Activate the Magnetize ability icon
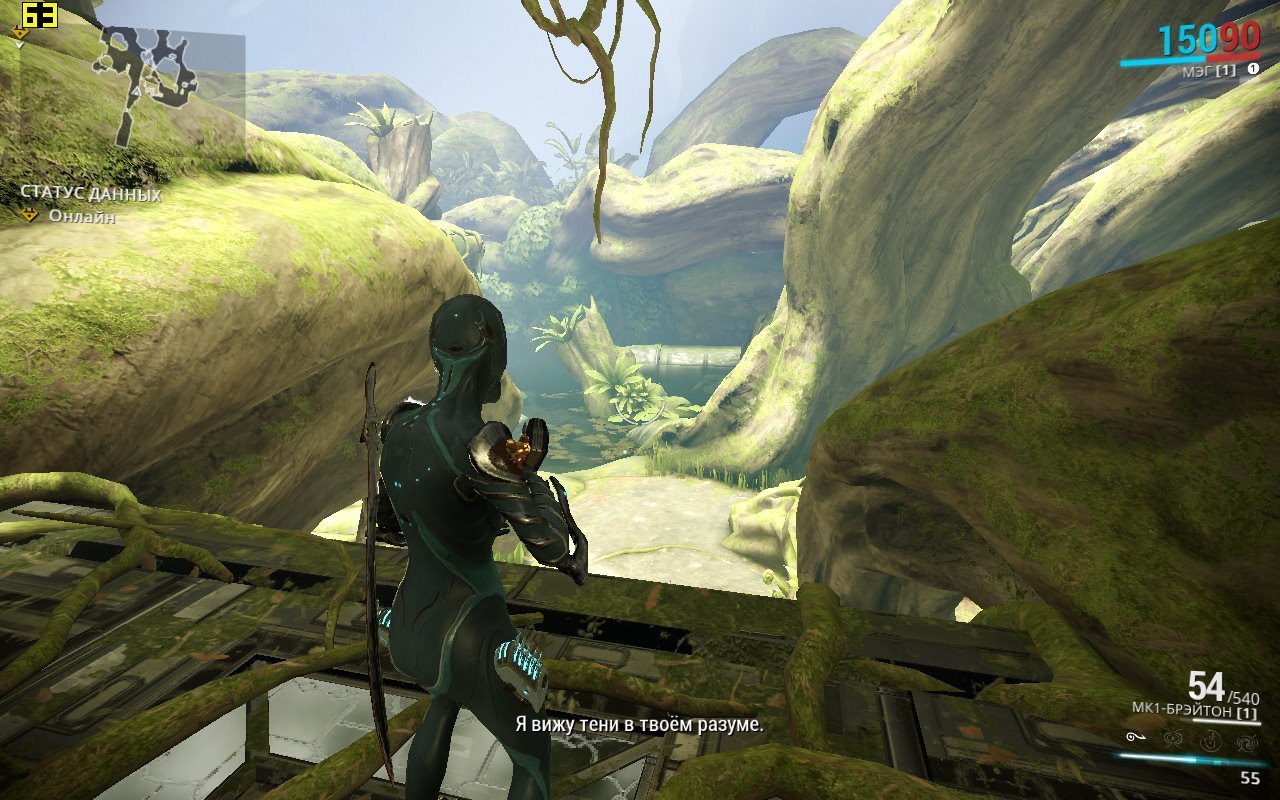This screenshot has height=800, width=1280. click(x=1174, y=740)
